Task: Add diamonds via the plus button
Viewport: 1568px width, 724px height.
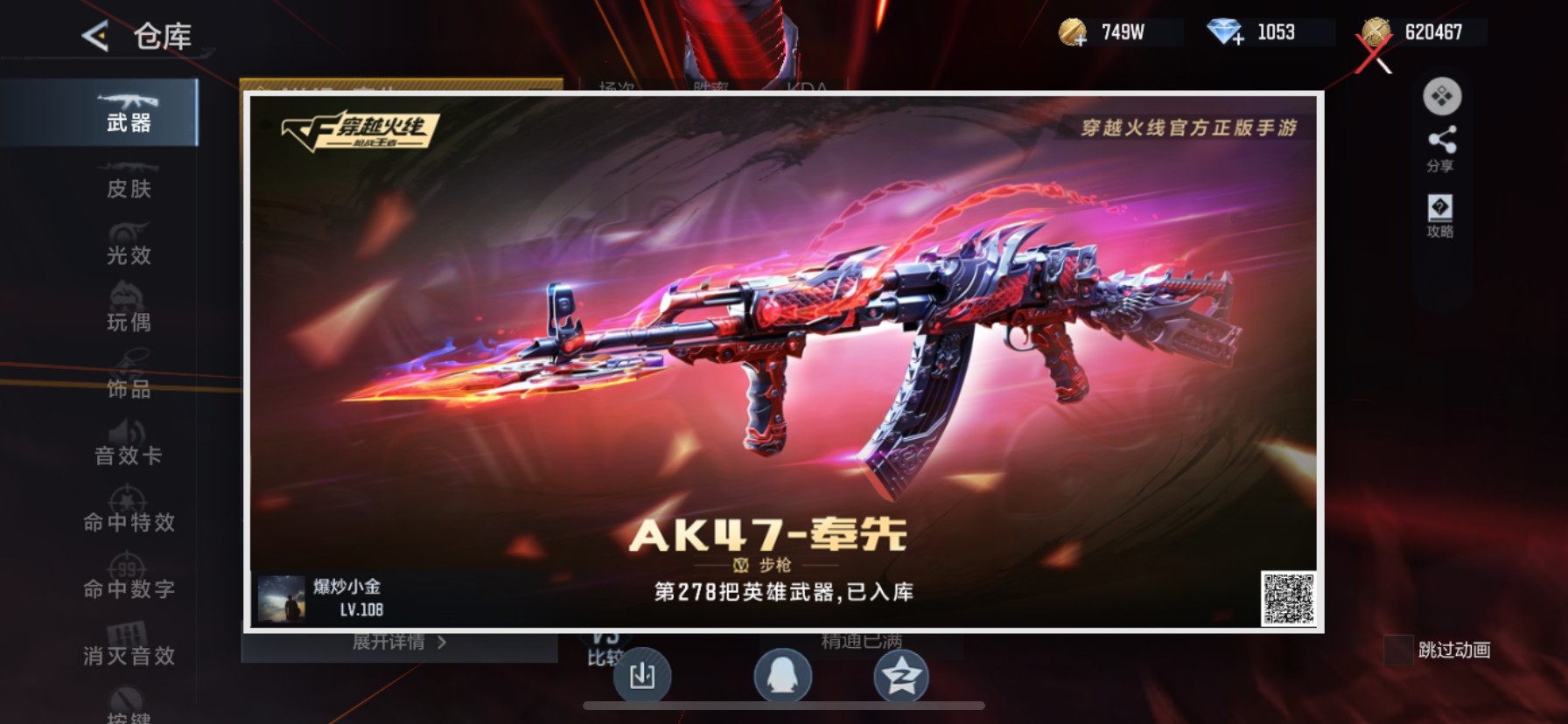Action: coord(1237,38)
